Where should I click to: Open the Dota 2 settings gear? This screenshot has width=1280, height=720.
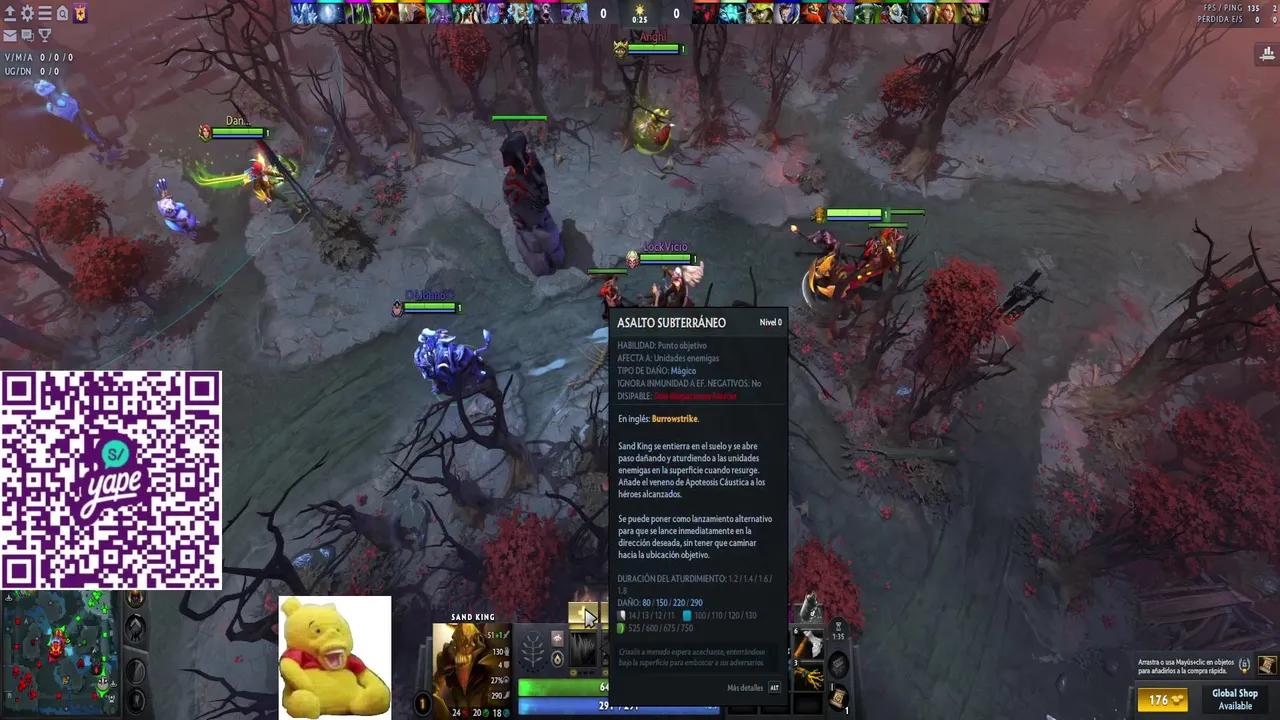(27, 13)
